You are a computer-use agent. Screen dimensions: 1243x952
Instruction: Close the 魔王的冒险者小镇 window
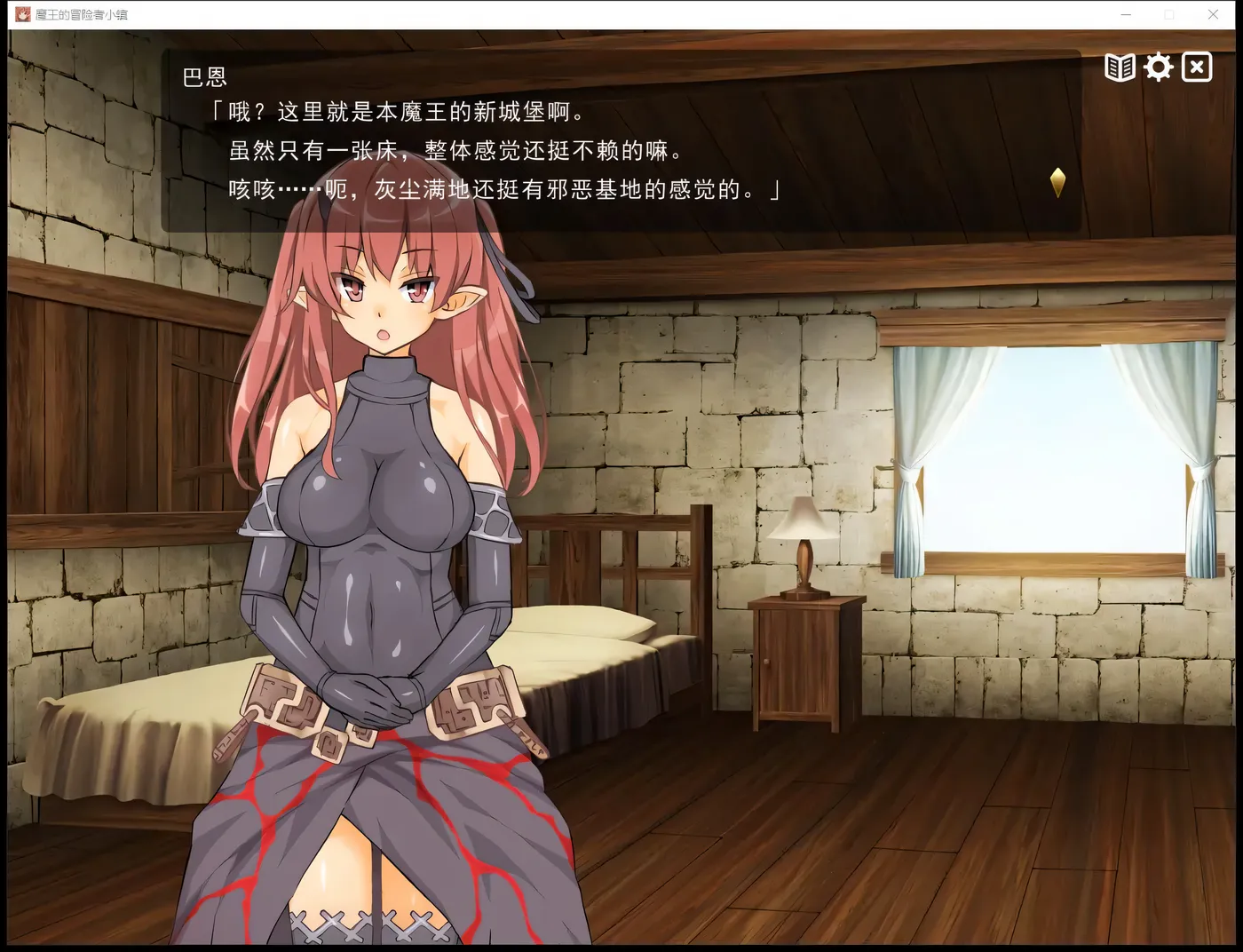tap(1213, 14)
